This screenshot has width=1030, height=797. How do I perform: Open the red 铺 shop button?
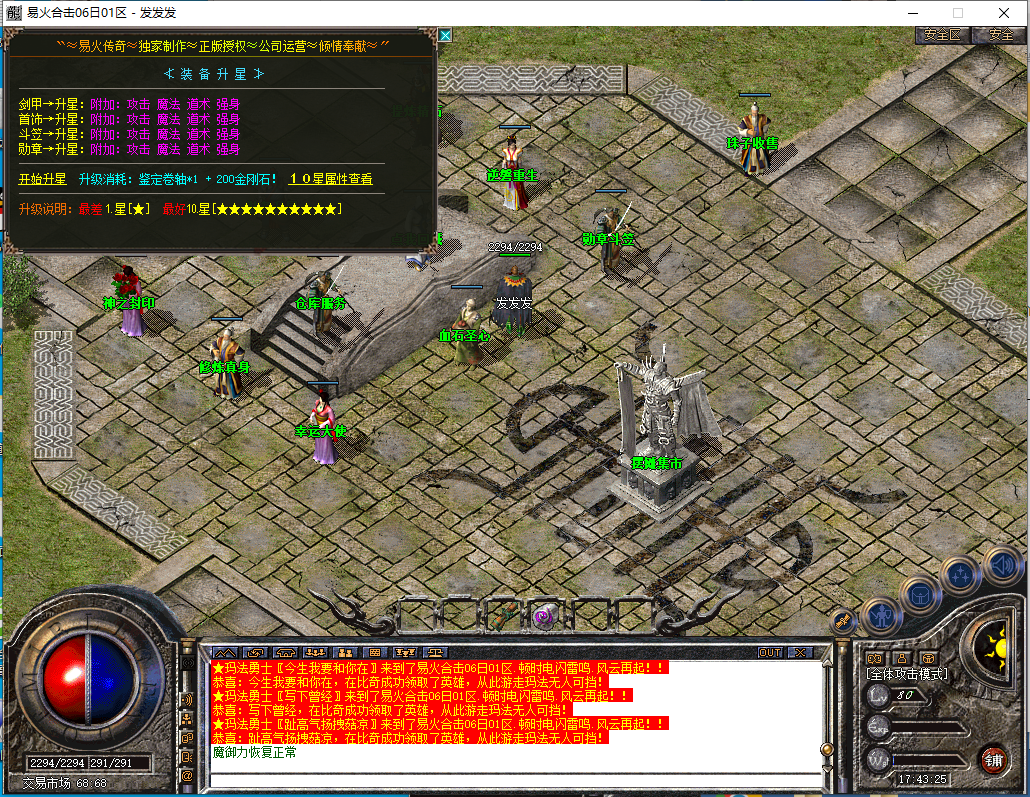(993, 759)
